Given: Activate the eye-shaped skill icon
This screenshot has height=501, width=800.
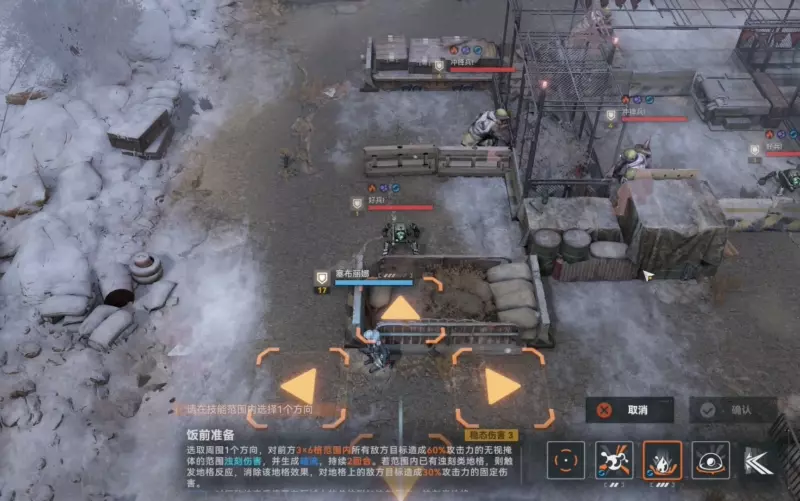Looking at the screenshot, I should tap(710, 461).
